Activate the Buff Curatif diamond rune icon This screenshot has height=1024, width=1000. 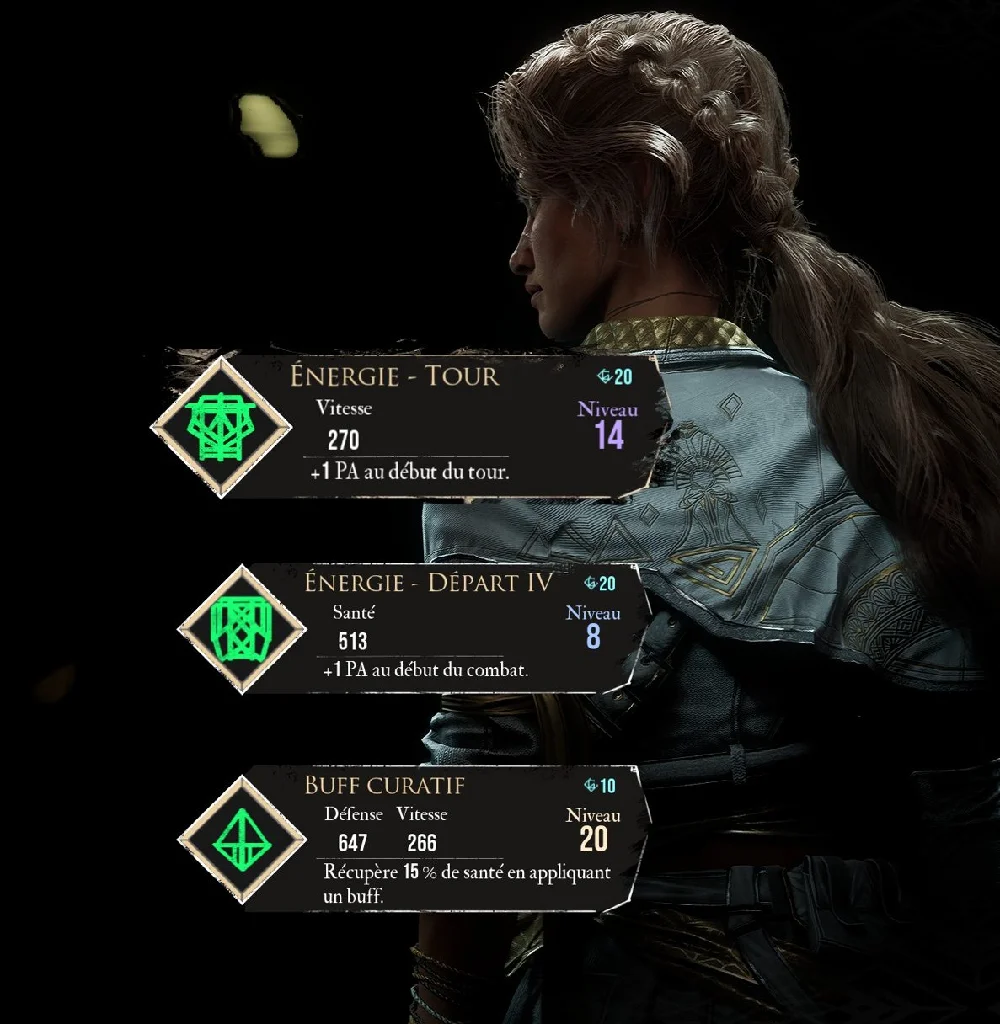[241, 838]
